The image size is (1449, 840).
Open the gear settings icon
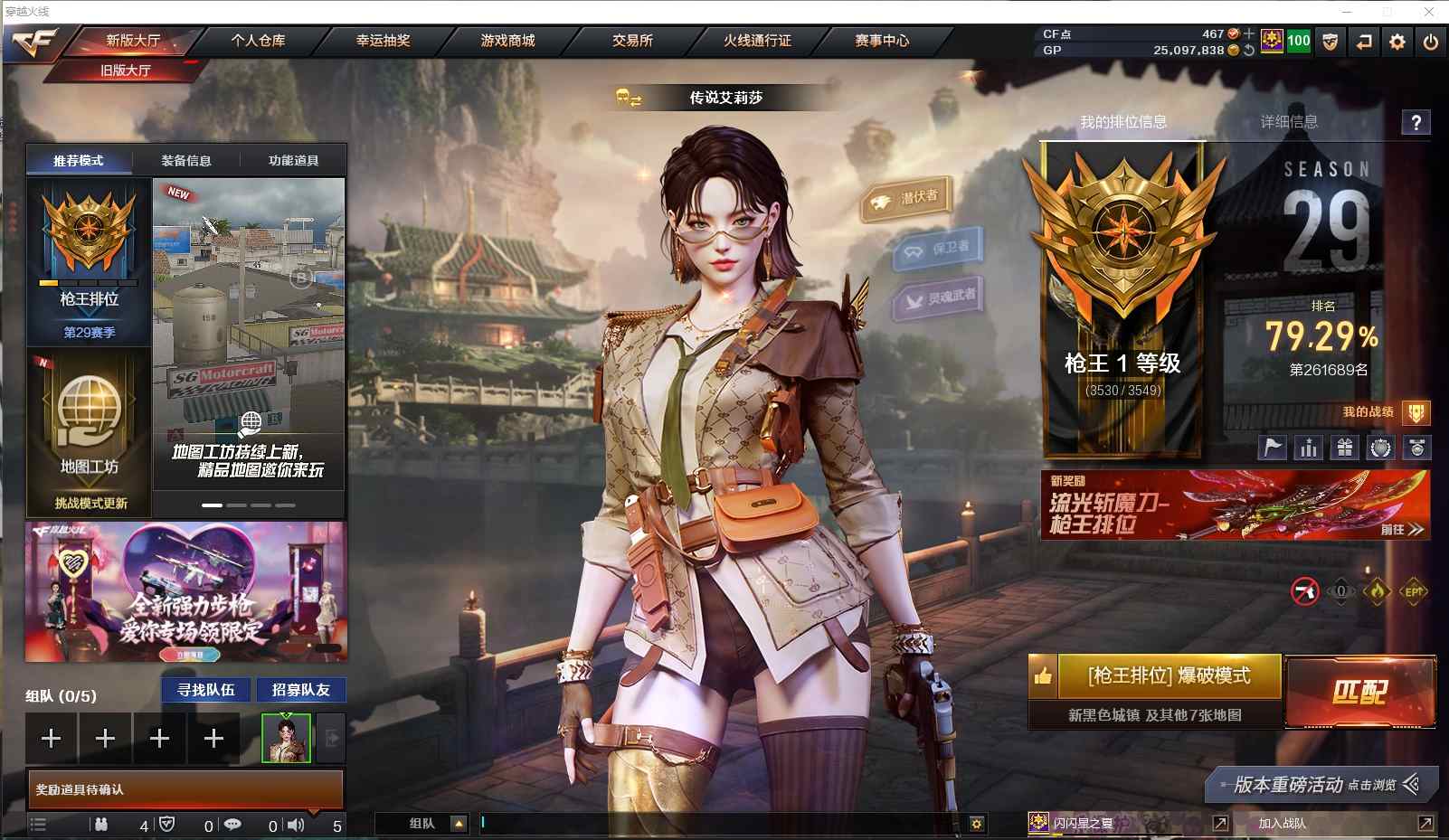pyautogui.click(x=1397, y=42)
